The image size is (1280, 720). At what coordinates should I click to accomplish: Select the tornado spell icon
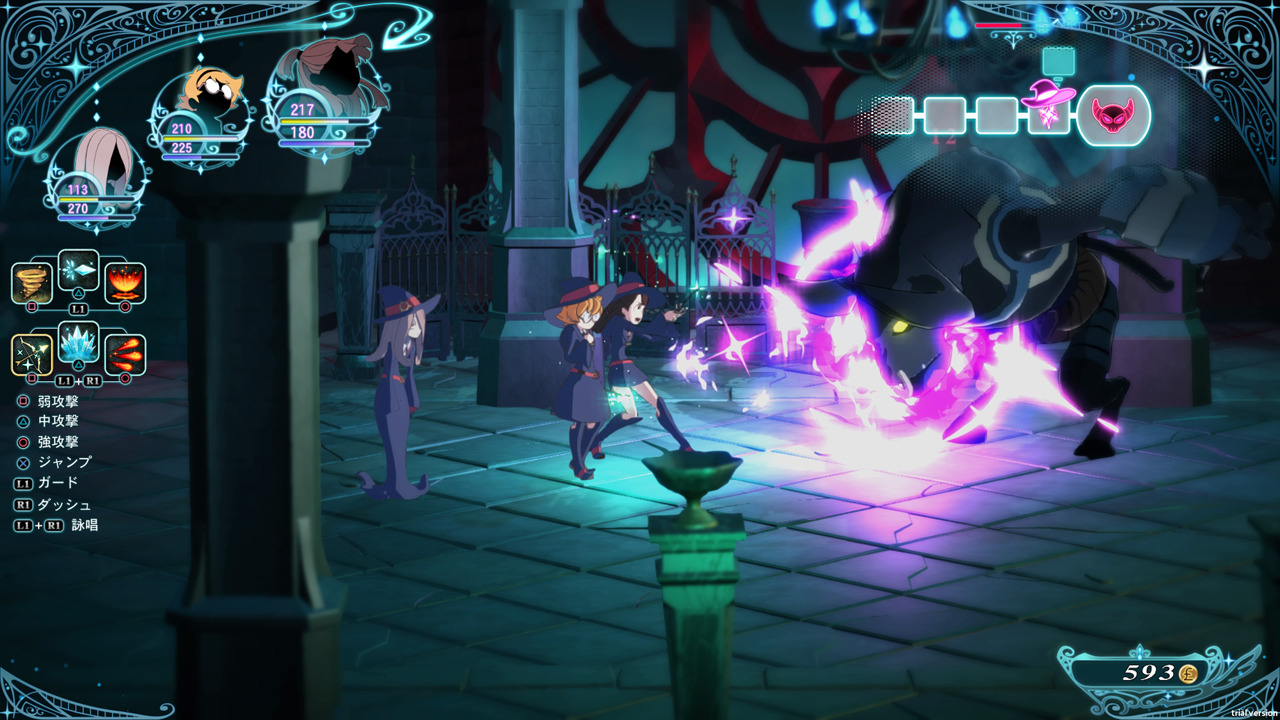[32, 283]
